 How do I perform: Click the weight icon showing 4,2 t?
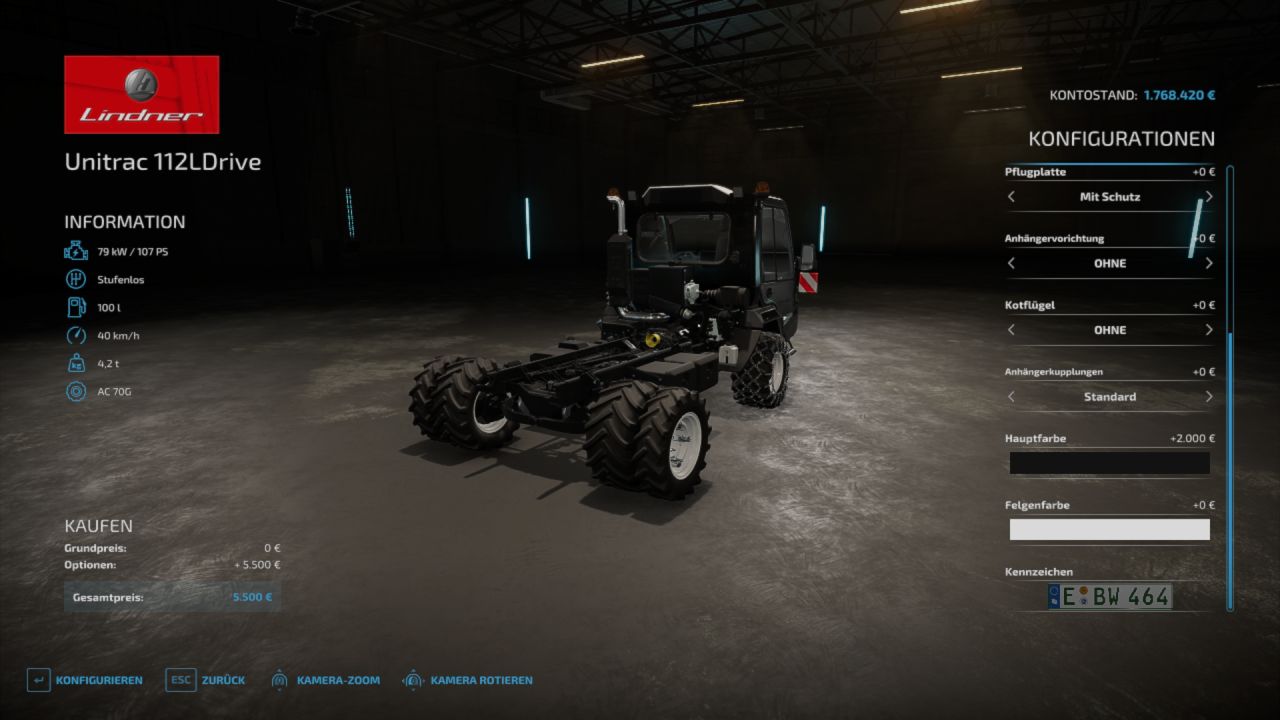(74, 363)
